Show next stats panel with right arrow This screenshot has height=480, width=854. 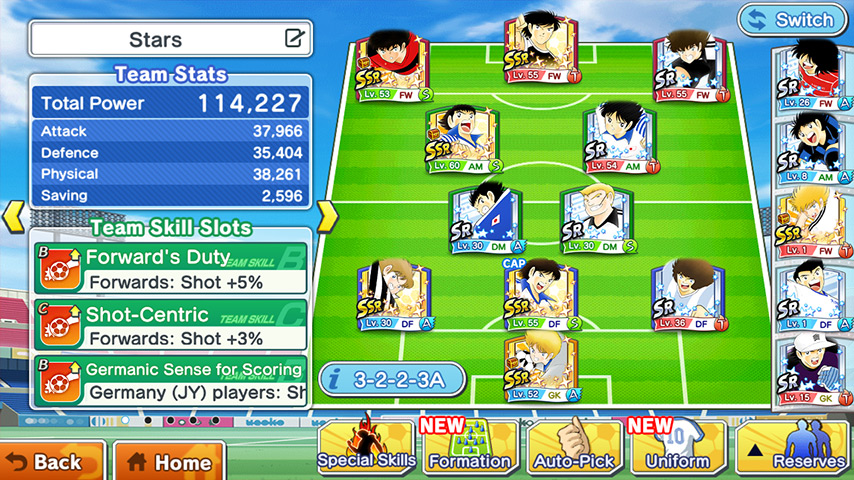(x=326, y=216)
